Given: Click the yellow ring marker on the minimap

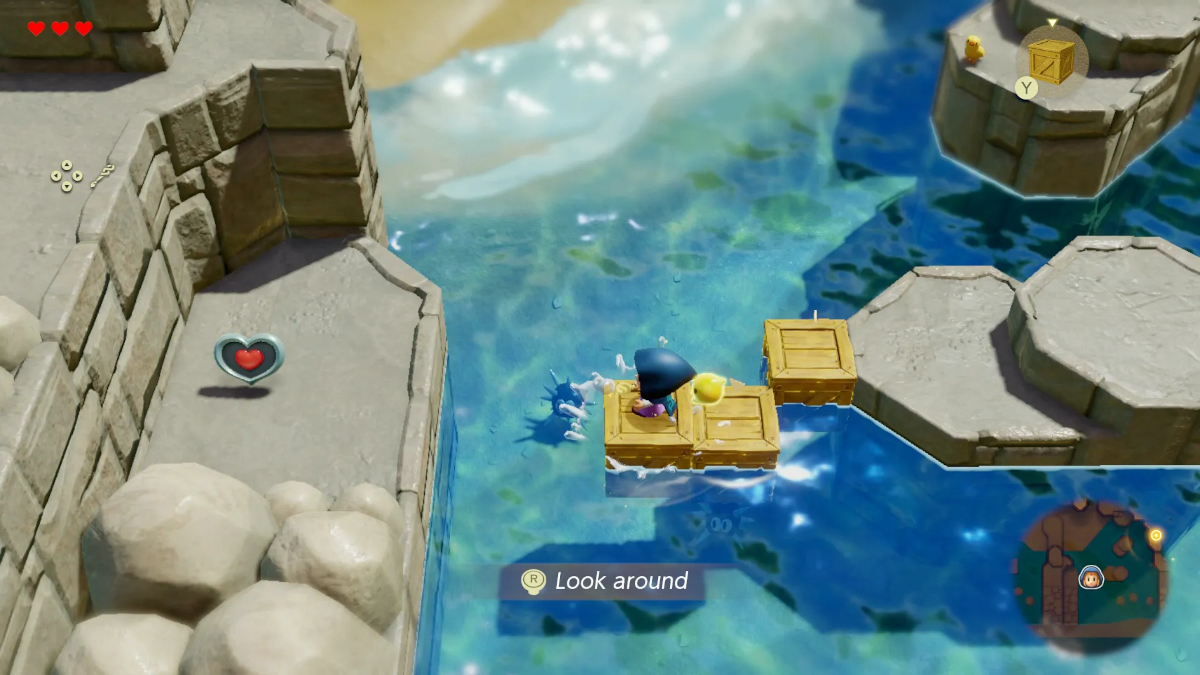Looking at the screenshot, I should [1156, 536].
